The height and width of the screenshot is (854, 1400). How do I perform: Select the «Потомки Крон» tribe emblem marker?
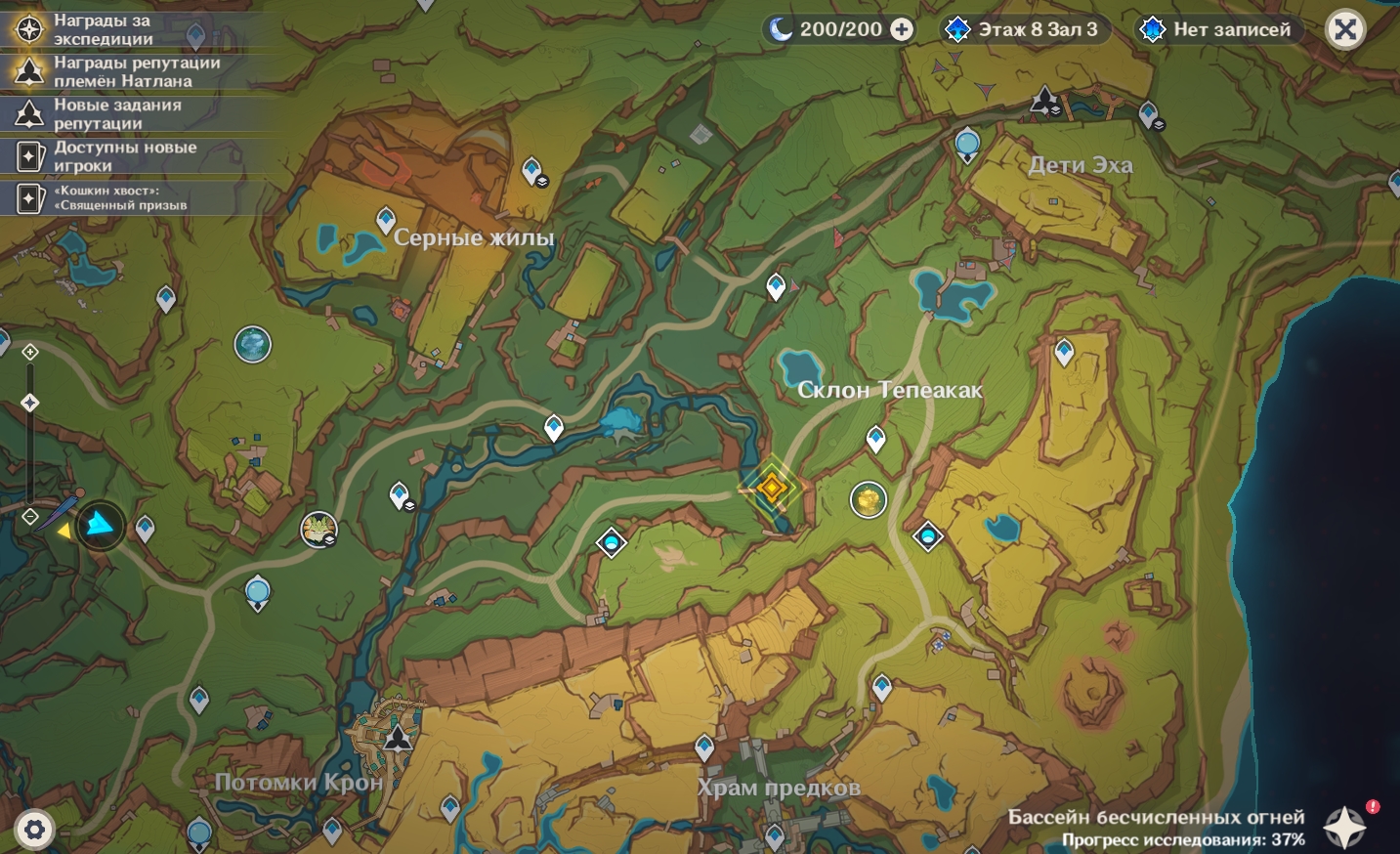pyautogui.click(x=399, y=736)
